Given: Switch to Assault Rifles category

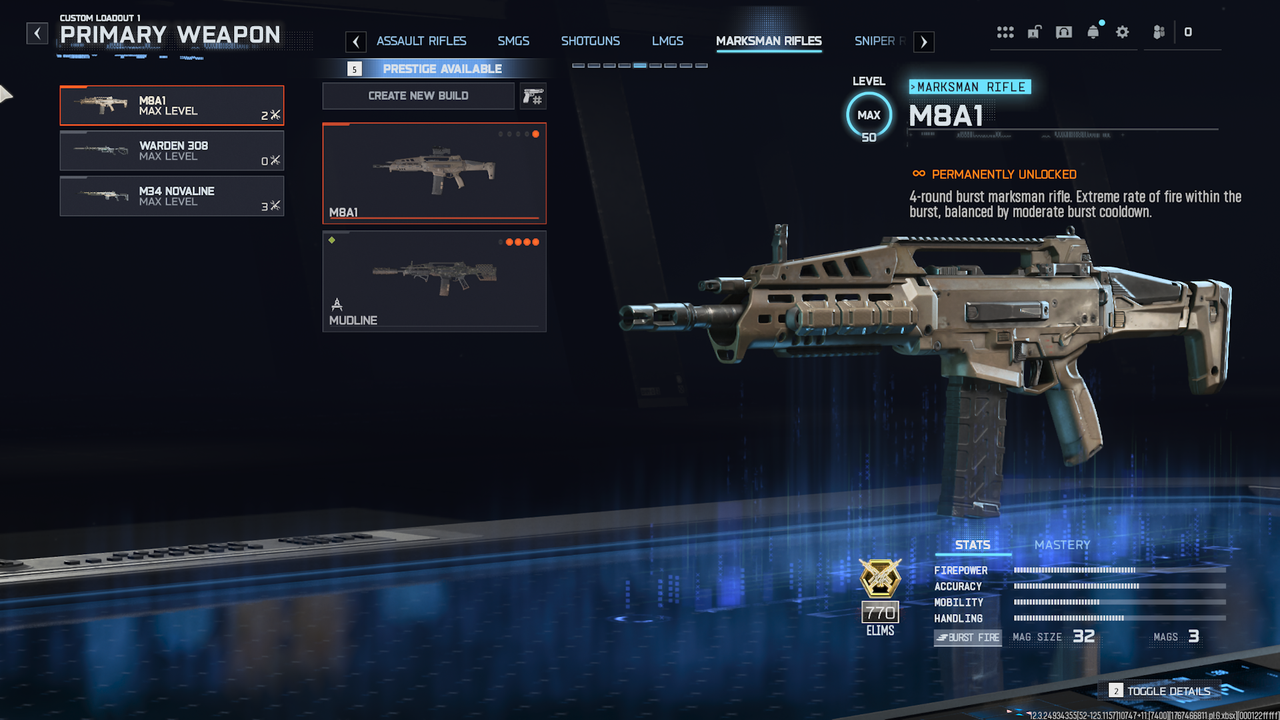Looking at the screenshot, I should 421,41.
